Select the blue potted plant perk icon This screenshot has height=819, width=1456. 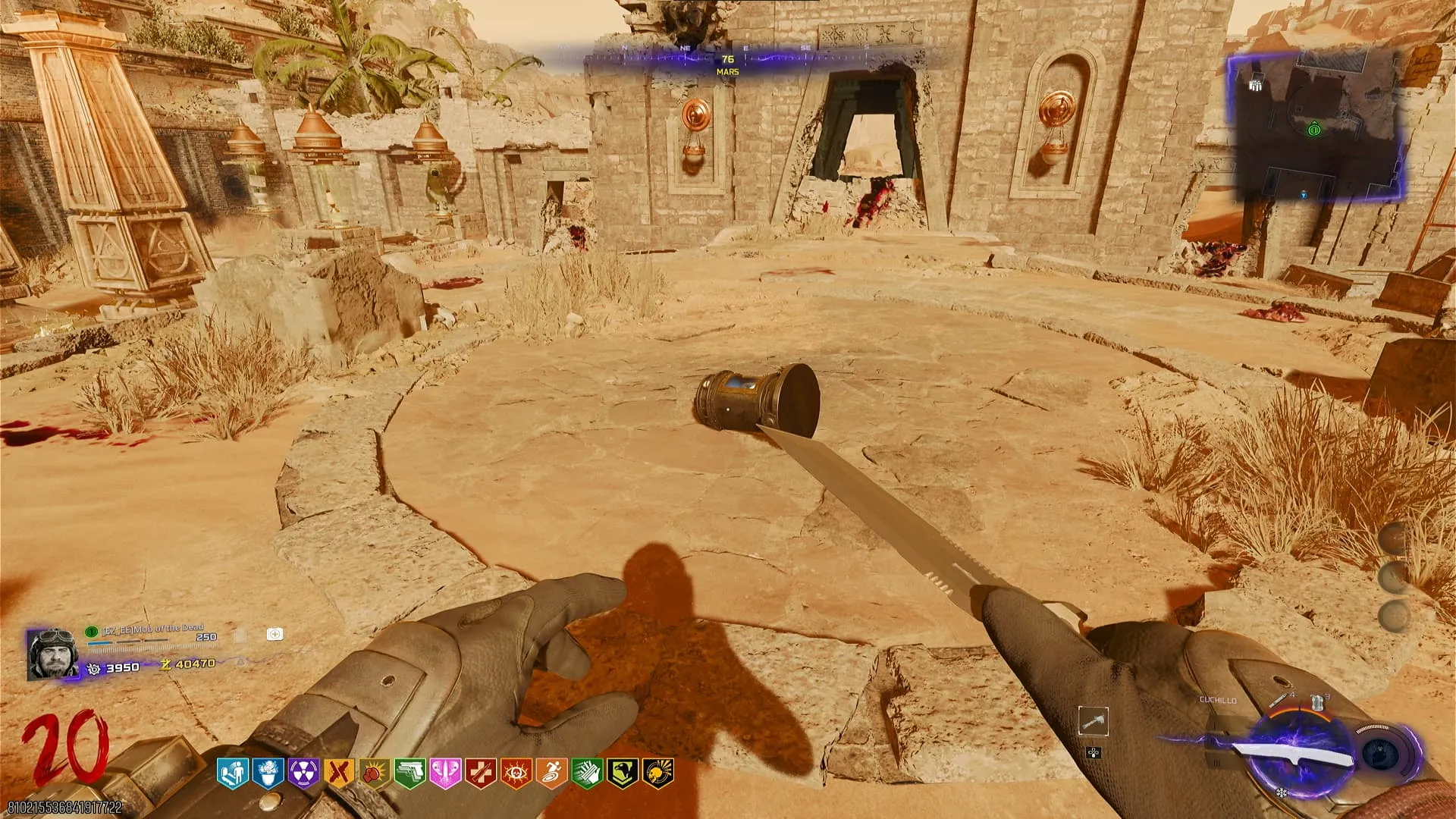pos(267,773)
